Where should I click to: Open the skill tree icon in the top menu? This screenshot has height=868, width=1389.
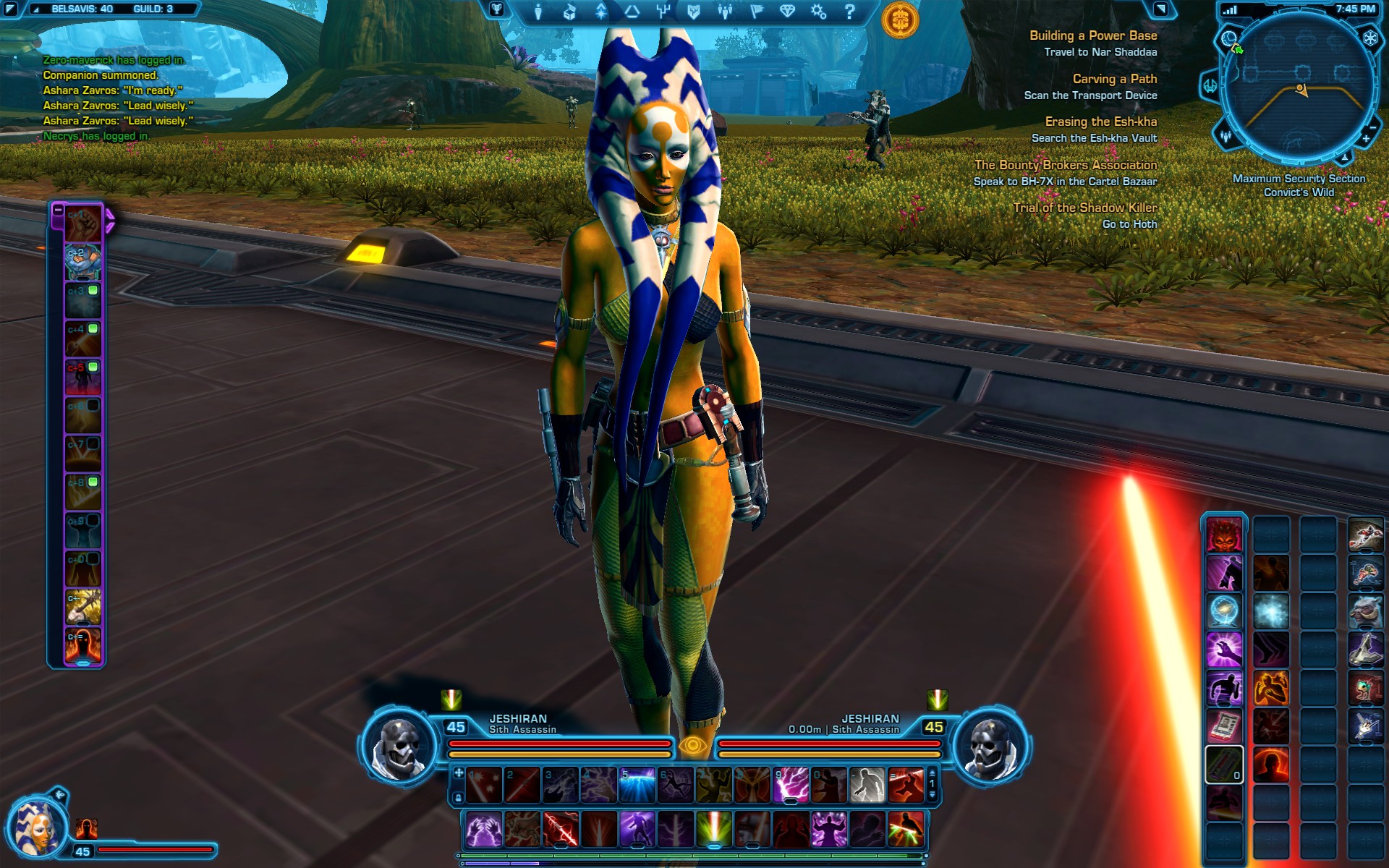click(x=663, y=12)
